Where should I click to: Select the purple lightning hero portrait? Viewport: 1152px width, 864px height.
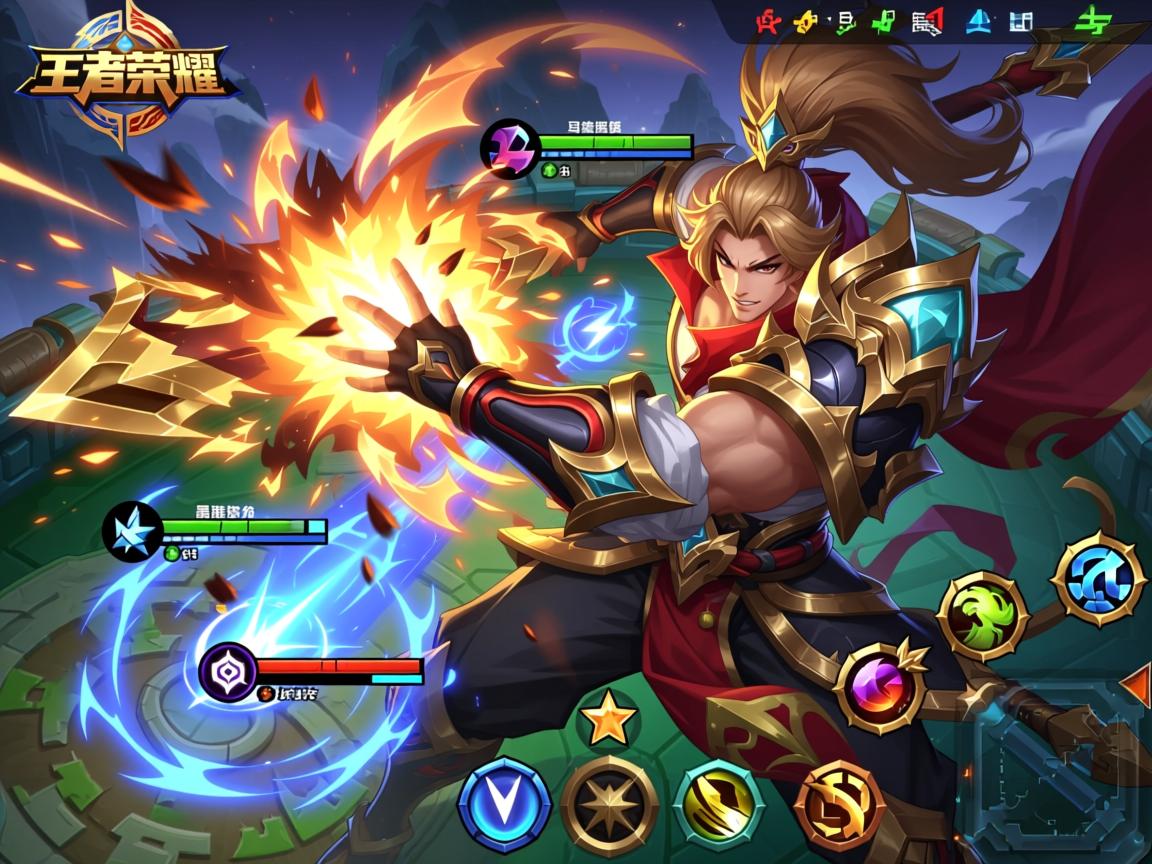510,148
